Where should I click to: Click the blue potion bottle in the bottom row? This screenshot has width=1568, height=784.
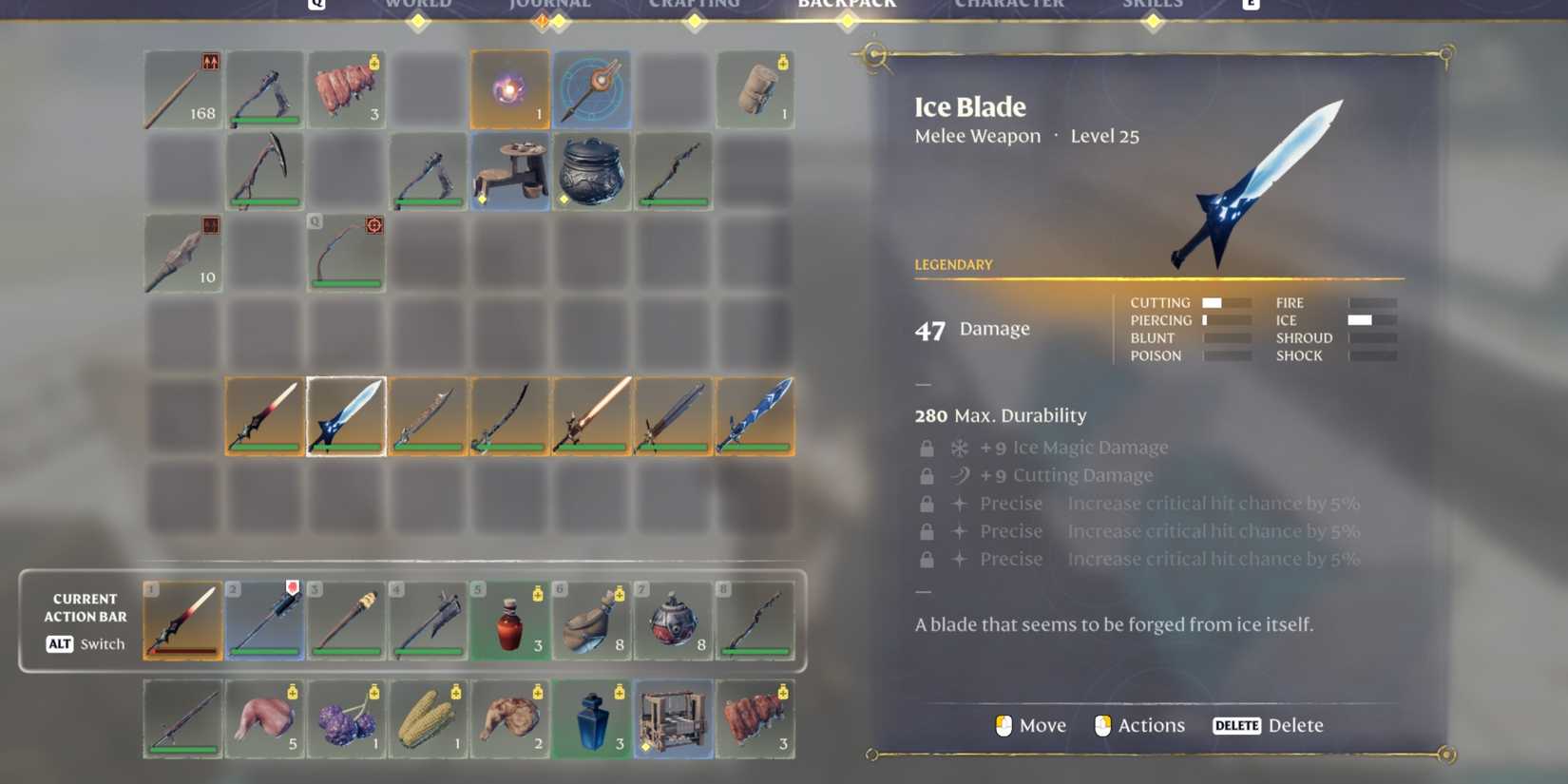pyautogui.click(x=591, y=717)
